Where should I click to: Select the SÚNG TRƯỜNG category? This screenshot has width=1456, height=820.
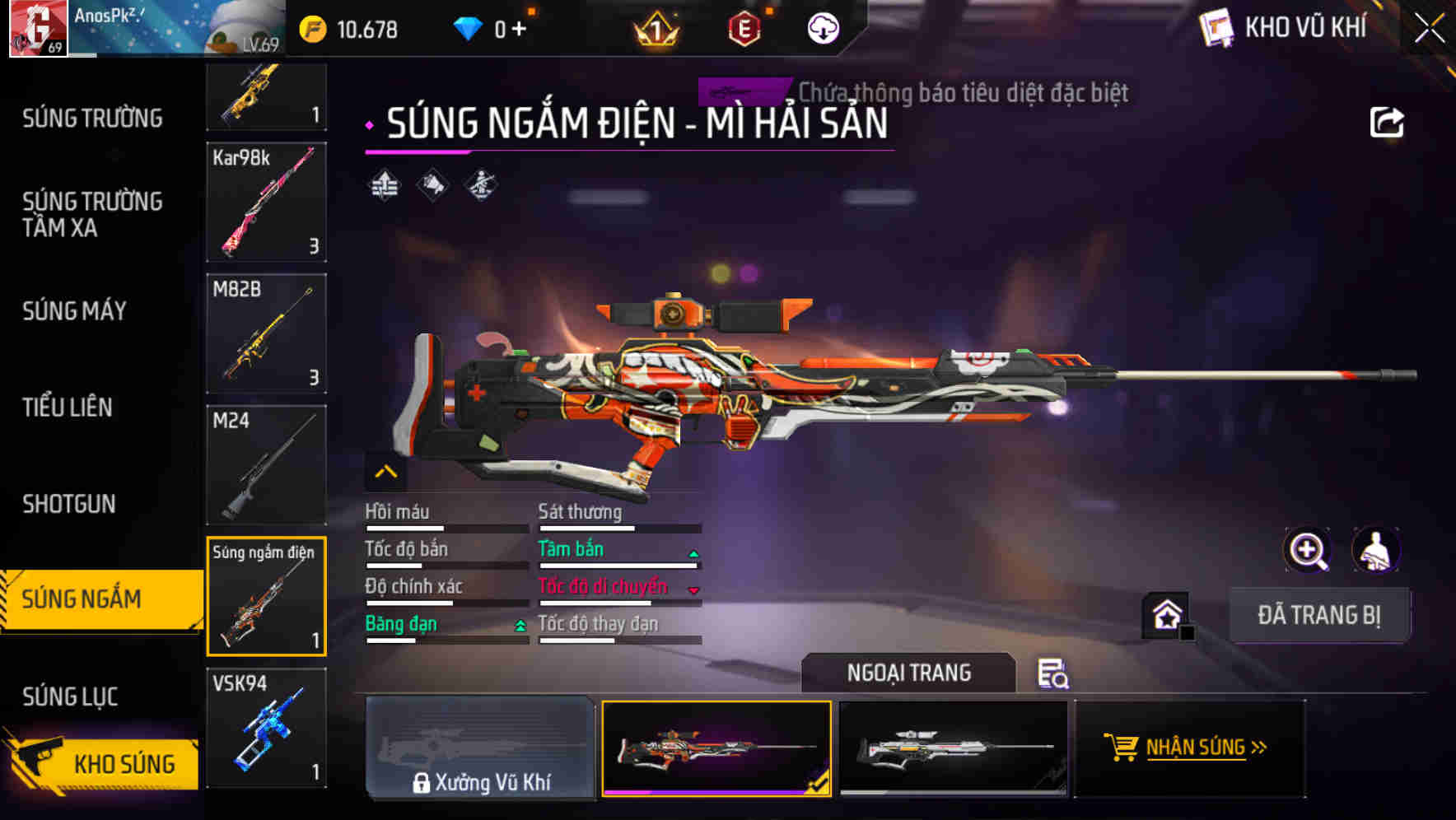pyautogui.click(x=92, y=119)
